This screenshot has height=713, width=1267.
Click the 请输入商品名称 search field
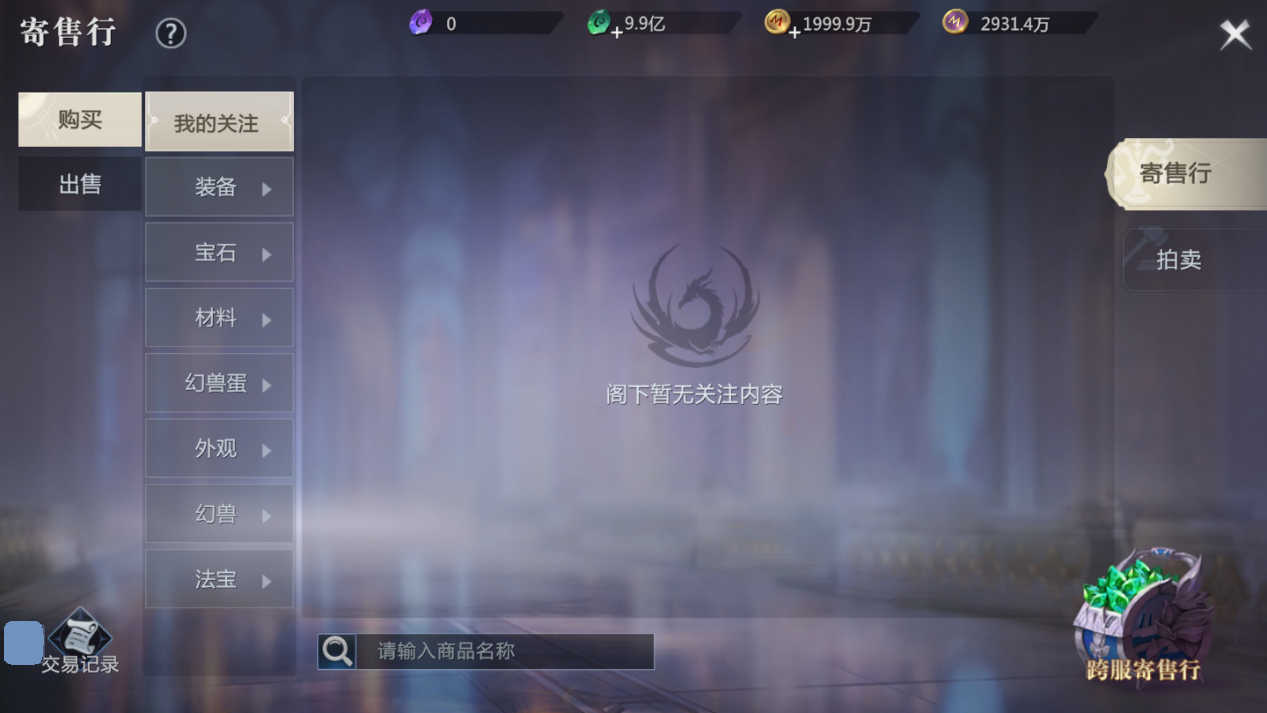[x=505, y=651]
